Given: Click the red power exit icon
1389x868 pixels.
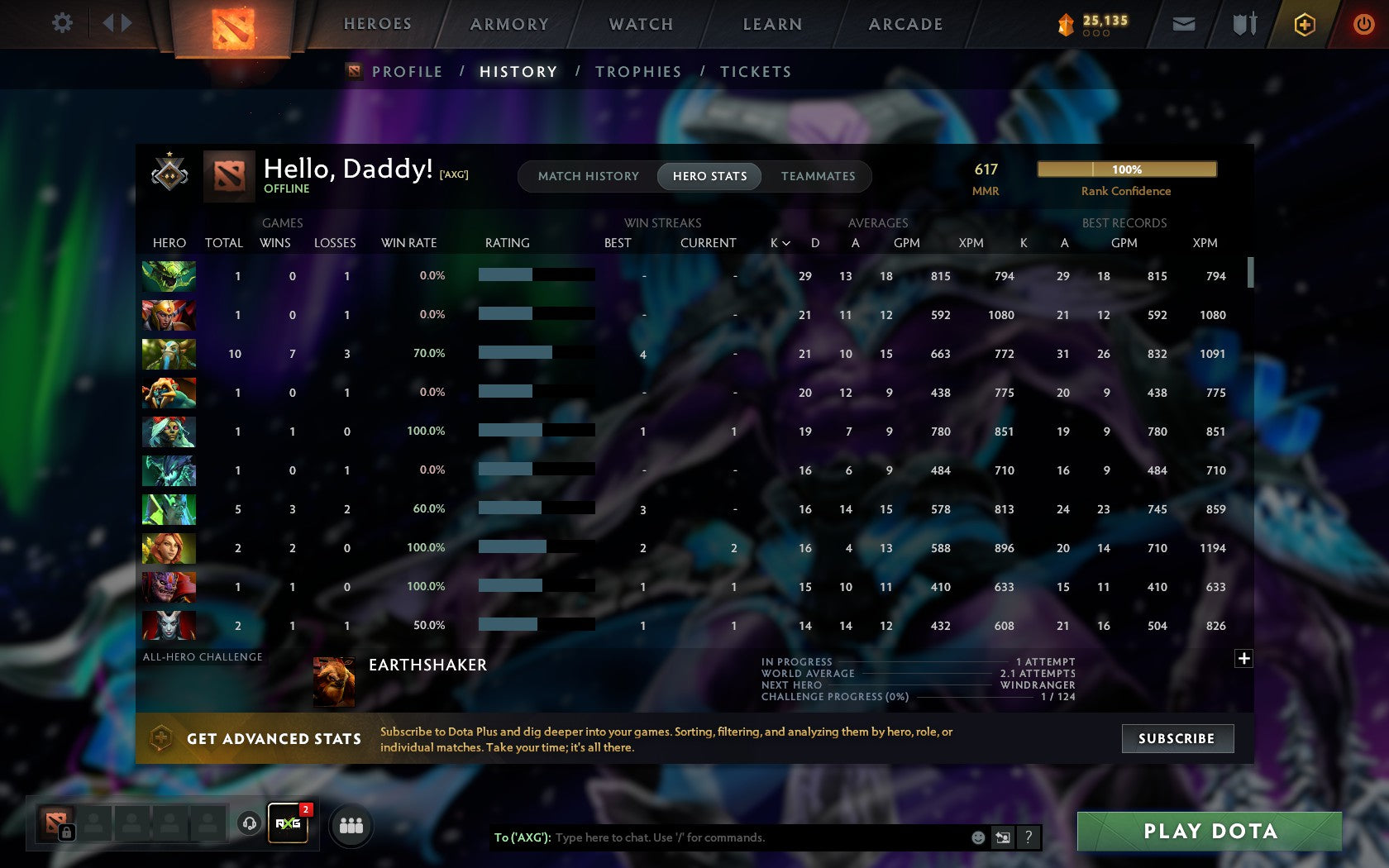Looking at the screenshot, I should pyautogui.click(x=1364, y=24).
